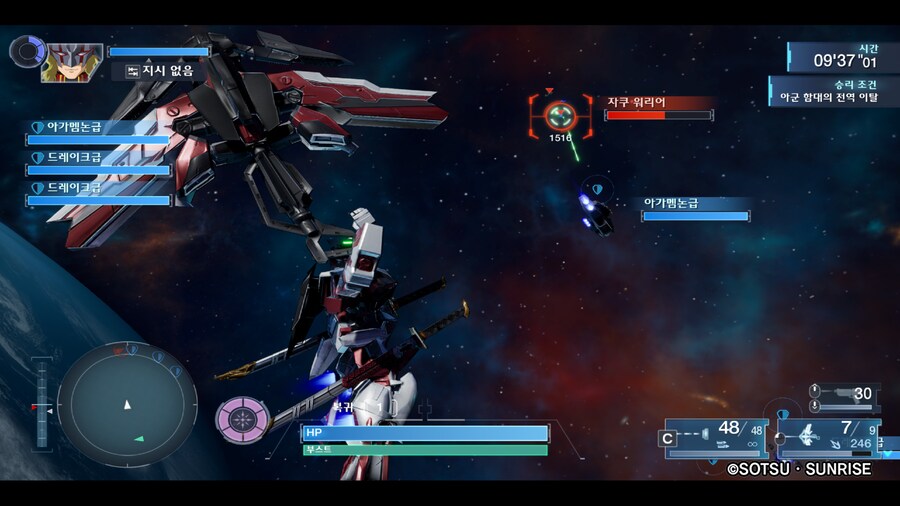Click the pink circular awakening gauge
This screenshot has height=506, width=900.
pos(239,419)
